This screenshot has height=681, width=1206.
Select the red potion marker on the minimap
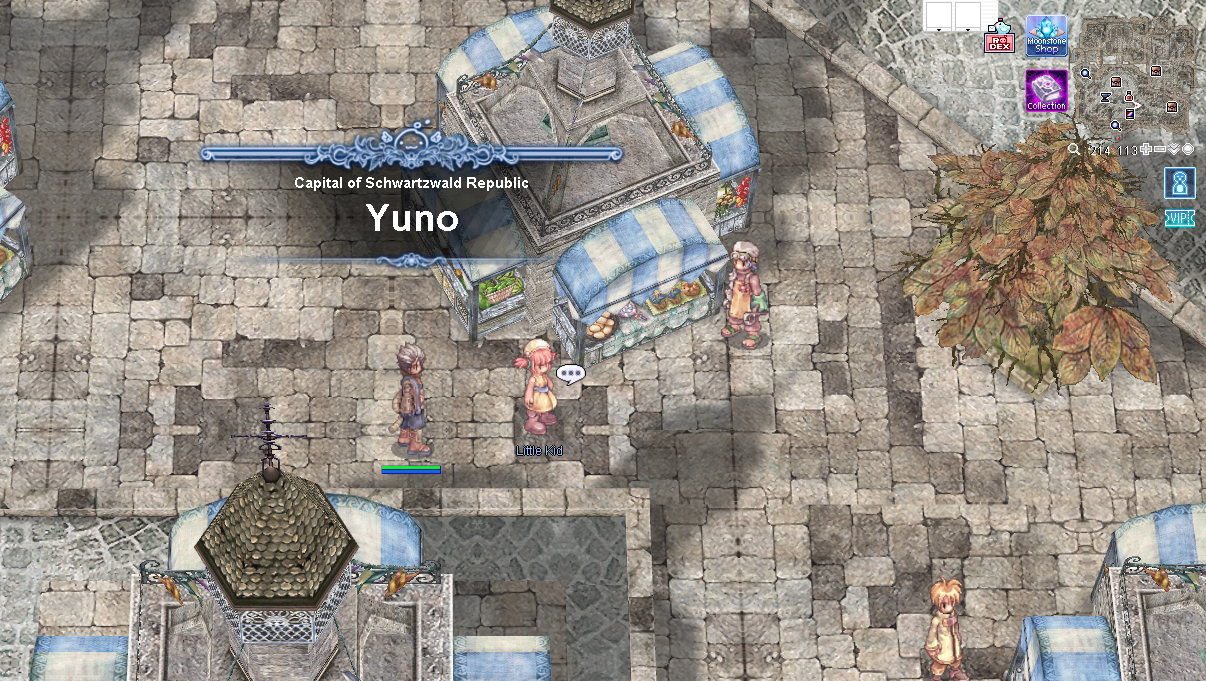[x=1129, y=96]
